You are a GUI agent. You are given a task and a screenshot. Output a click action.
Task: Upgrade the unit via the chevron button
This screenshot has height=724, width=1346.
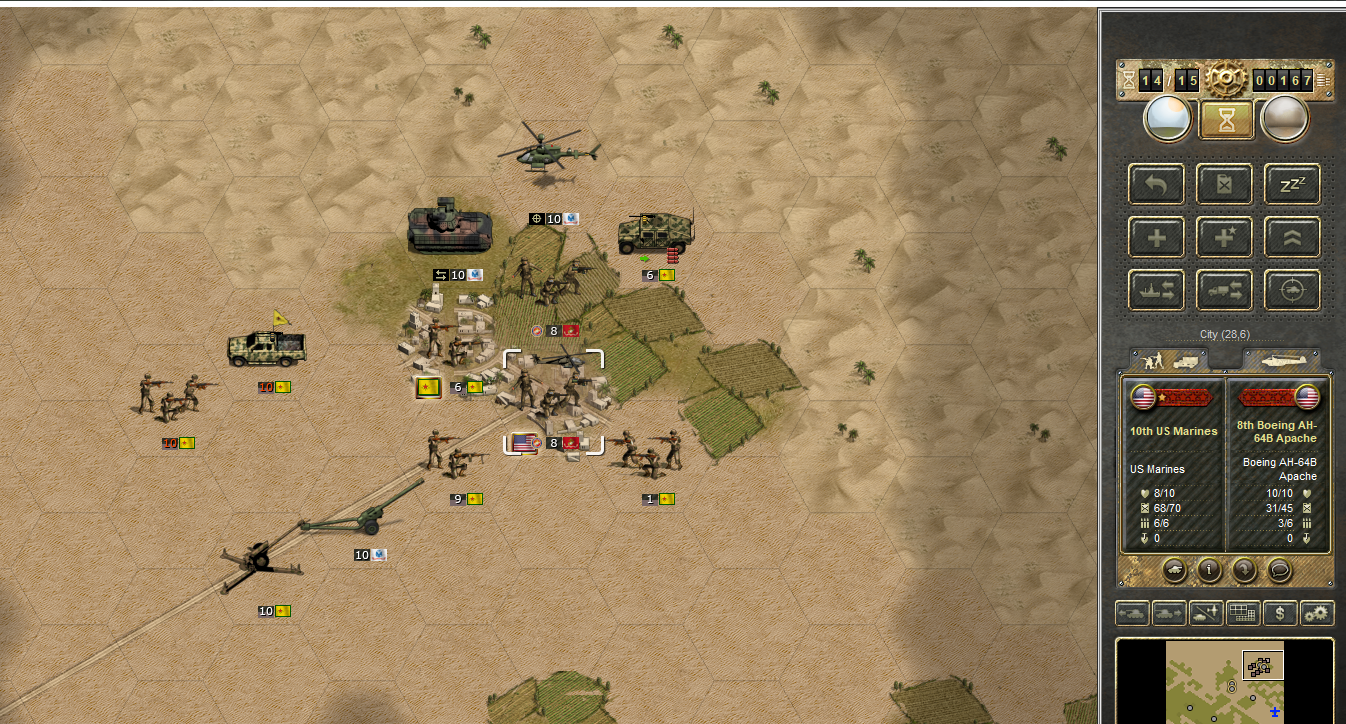click(1292, 237)
